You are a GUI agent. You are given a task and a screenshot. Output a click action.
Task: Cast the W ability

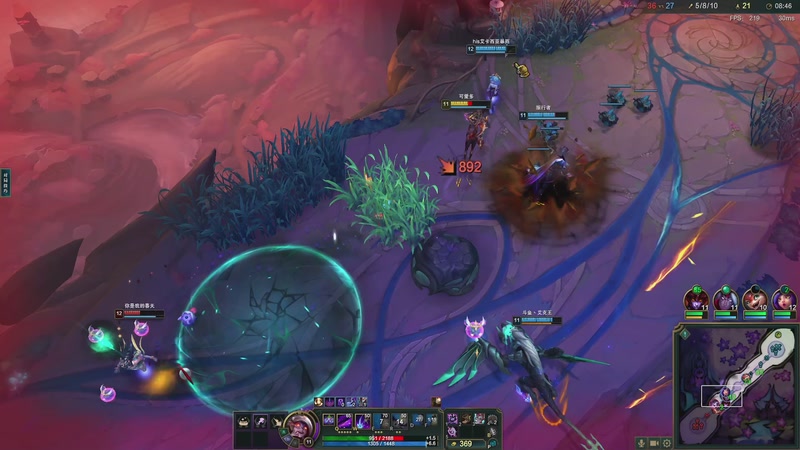344,420
